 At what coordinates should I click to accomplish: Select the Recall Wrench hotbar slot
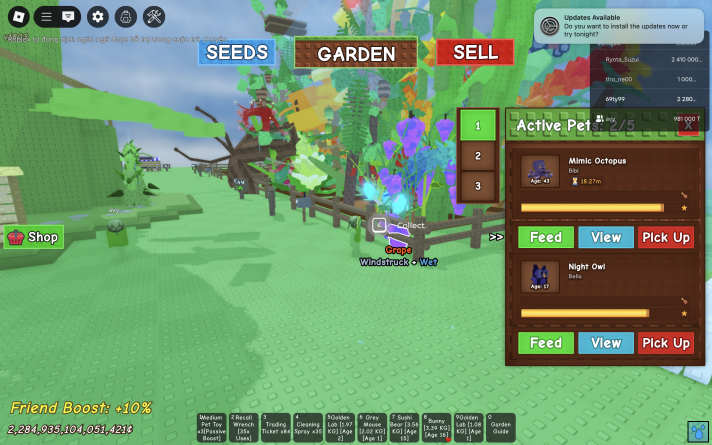(243, 426)
